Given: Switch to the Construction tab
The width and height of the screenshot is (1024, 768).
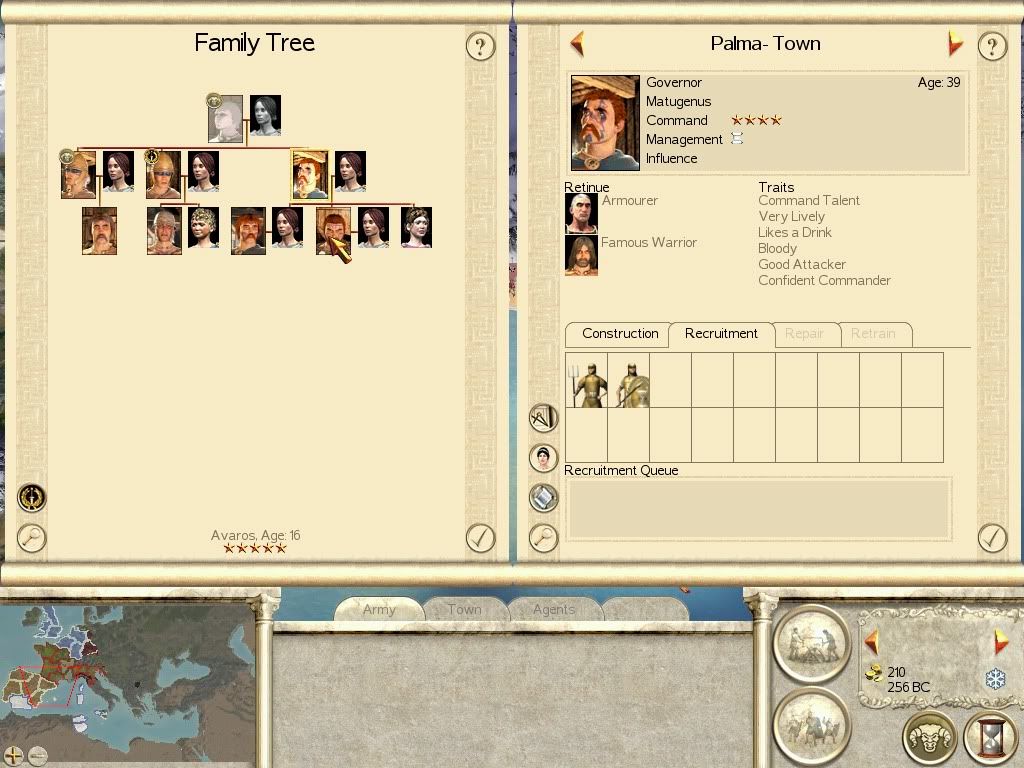Looking at the screenshot, I should [x=620, y=334].
